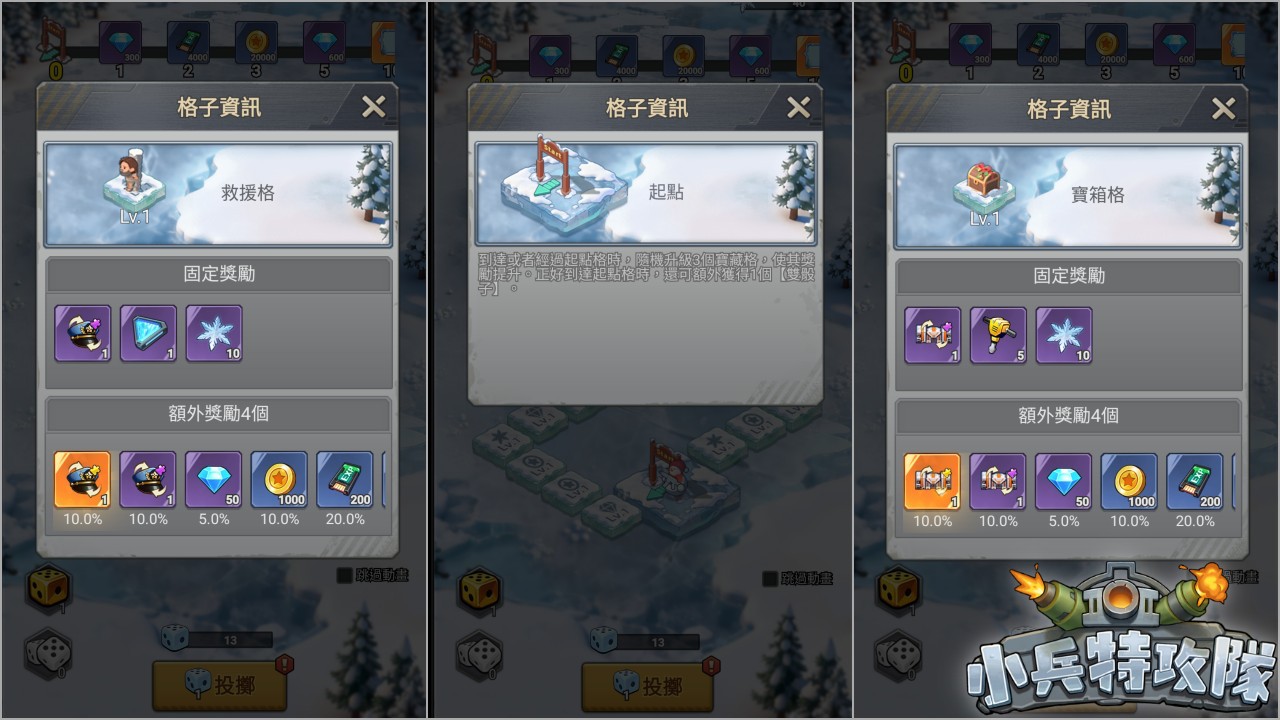Screen dimensions: 1280x720
Task: Close the 起點 tile info popup
Action: click(798, 107)
